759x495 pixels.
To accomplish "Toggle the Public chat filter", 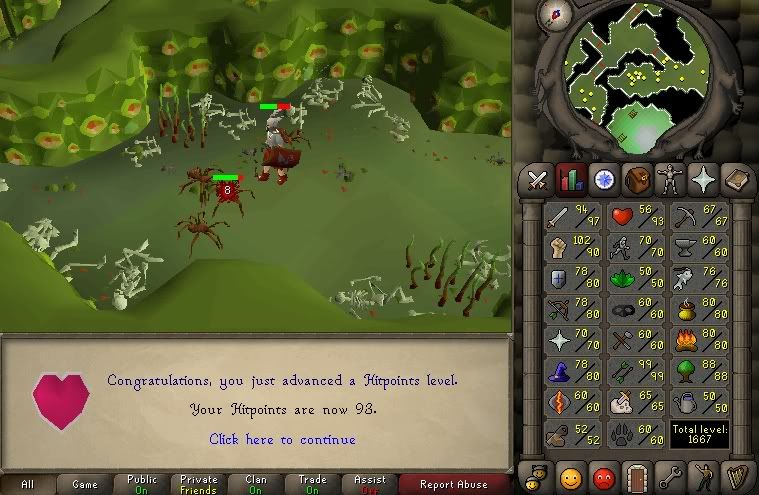I will (142, 484).
